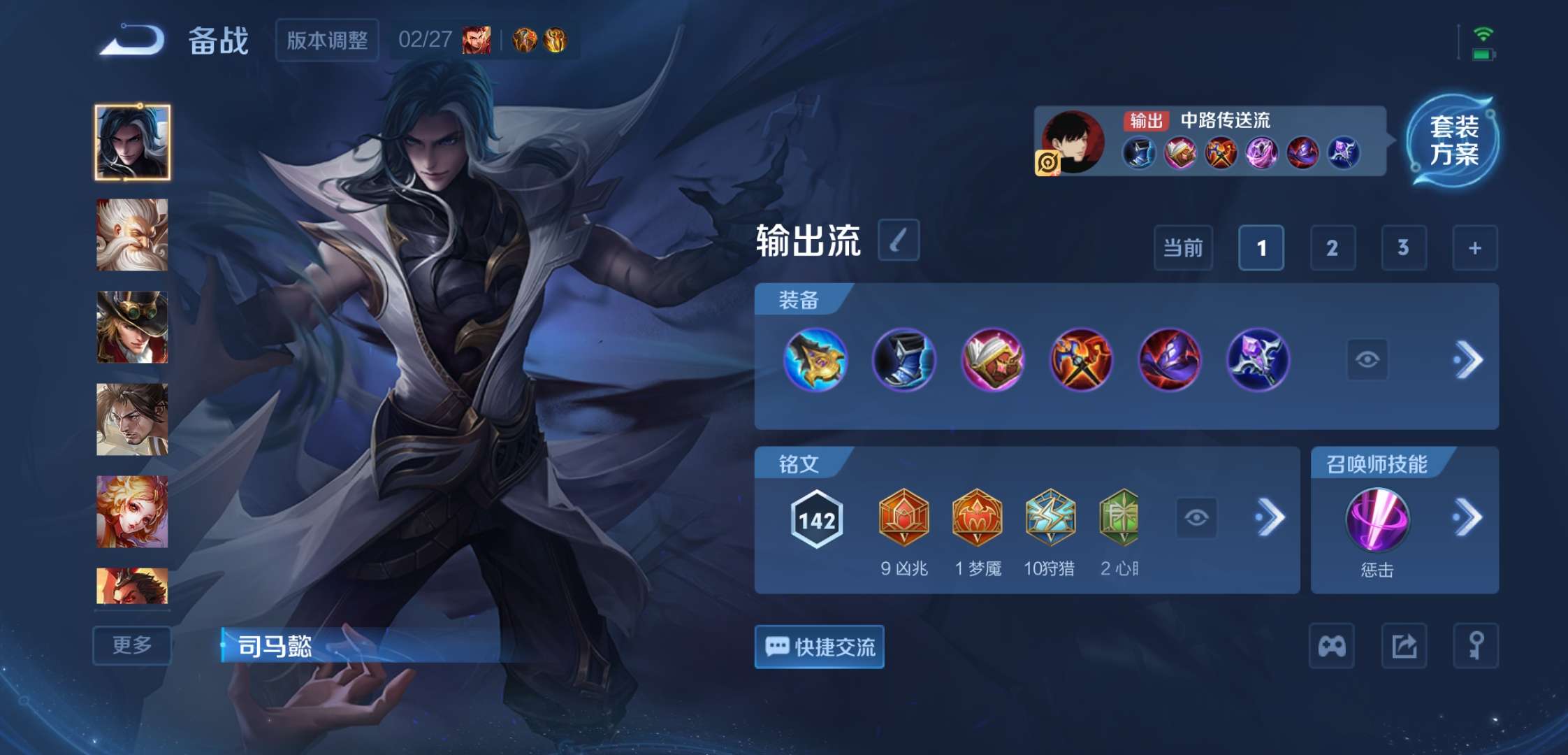Image resolution: width=1568 pixels, height=755 pixels.
Task: Open the 版本调整 menu
Action: 326,41
